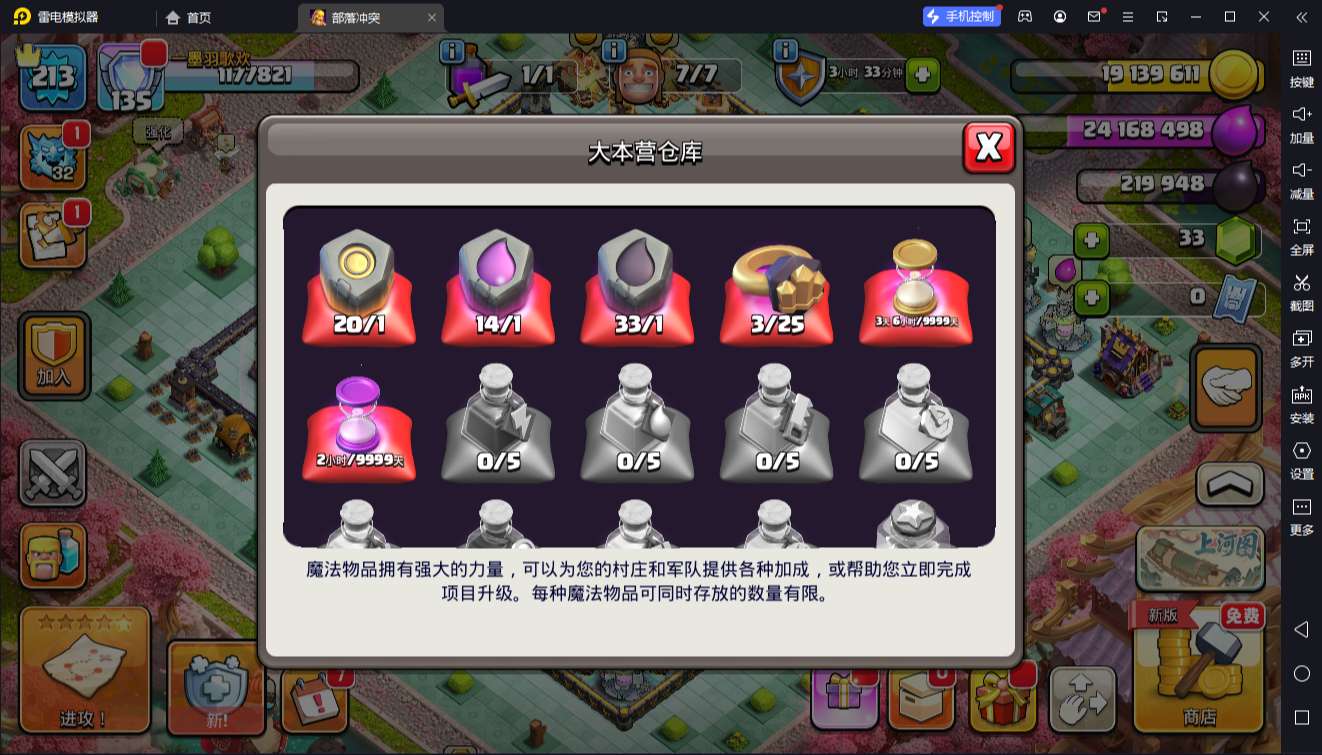Click the 手机控制 phone control button
Image resolution: width=1322 pixels, height=755 pixels.
[x=963, y=17]
